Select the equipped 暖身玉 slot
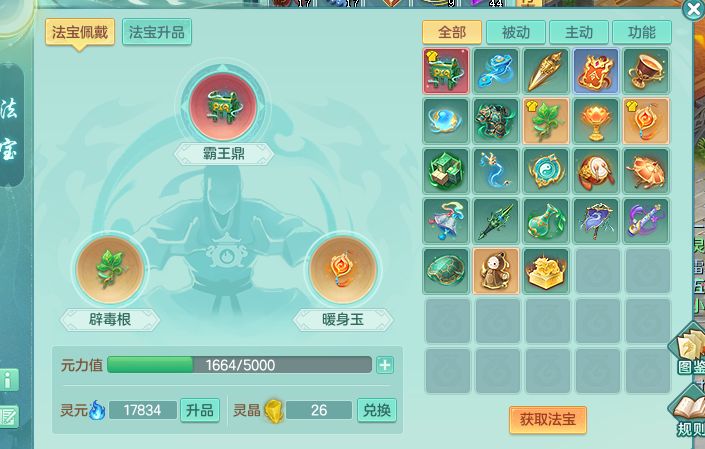This screenshot has height=449, width=705. pos(343,272)
